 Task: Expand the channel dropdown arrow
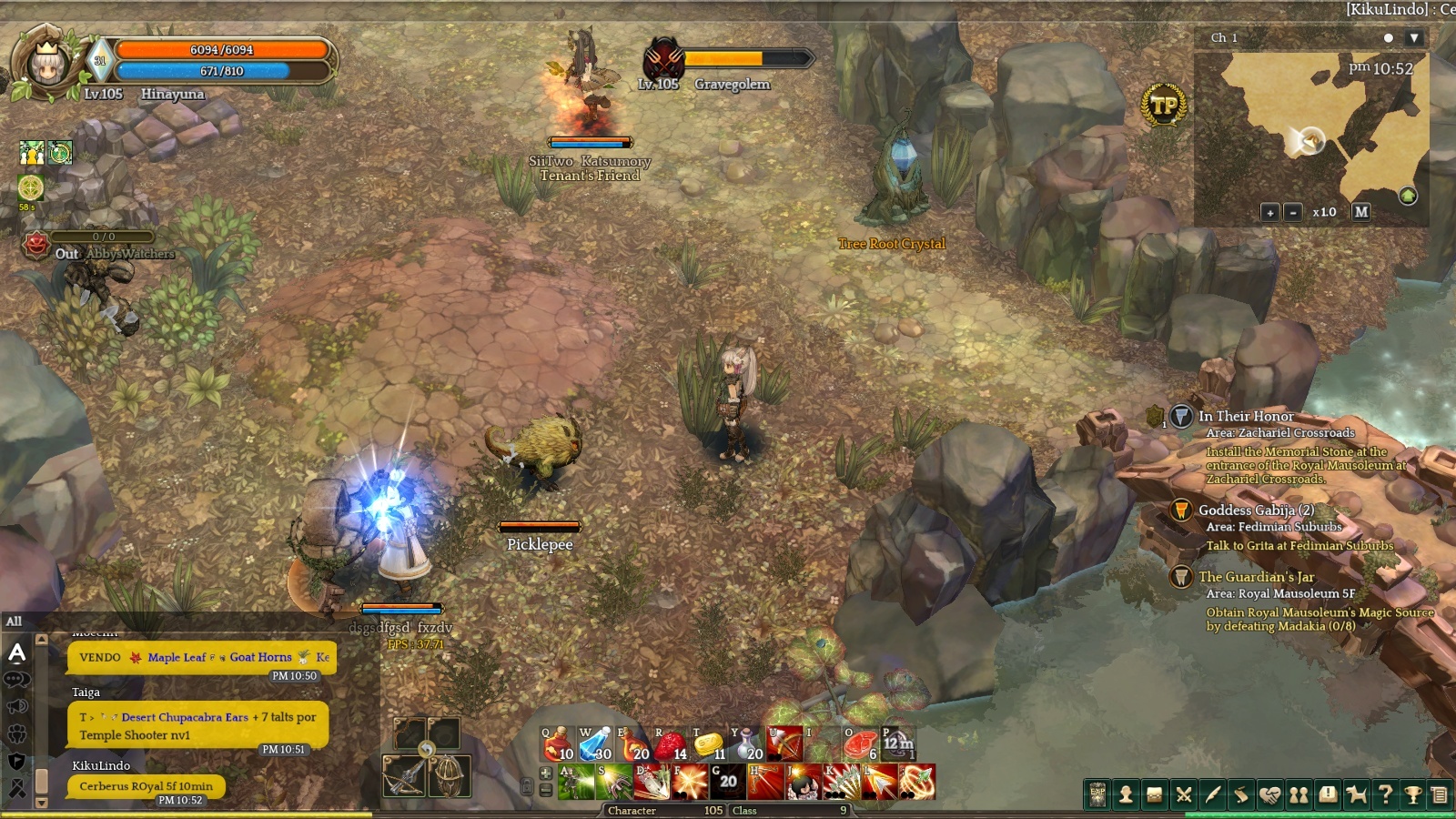click(1413, 38)
